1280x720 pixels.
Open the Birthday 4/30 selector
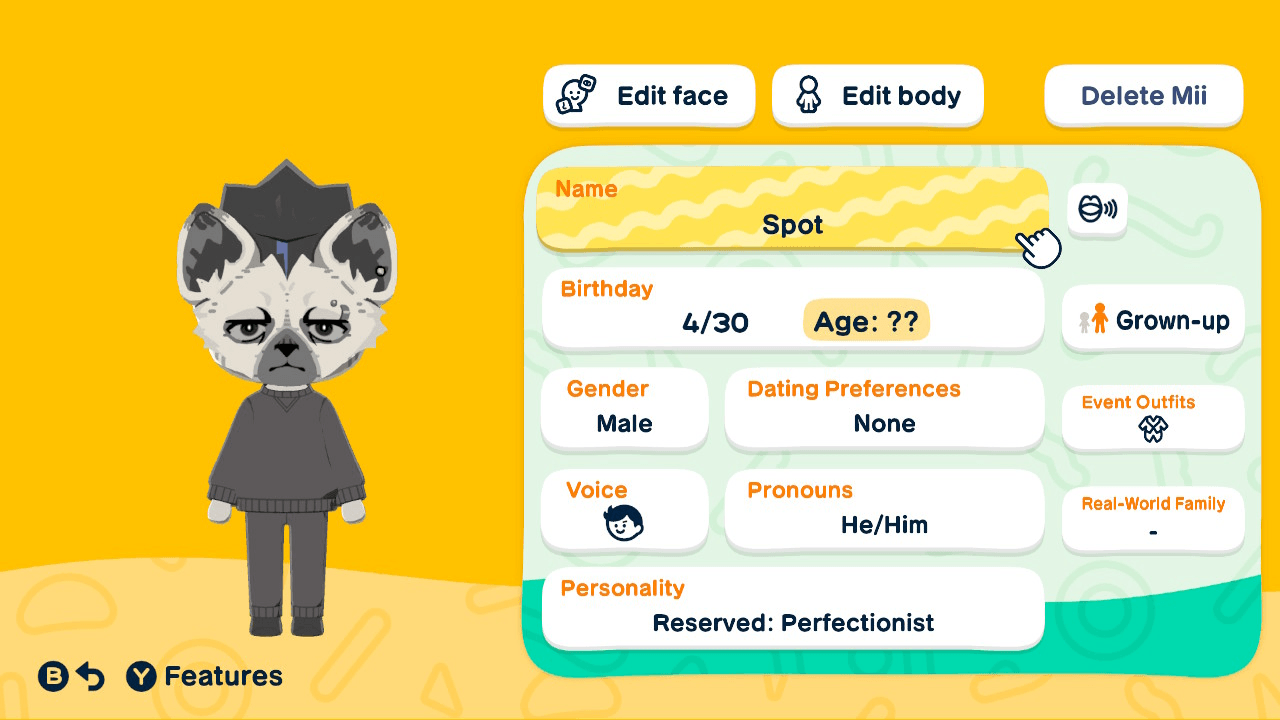[x=713, y=309]
